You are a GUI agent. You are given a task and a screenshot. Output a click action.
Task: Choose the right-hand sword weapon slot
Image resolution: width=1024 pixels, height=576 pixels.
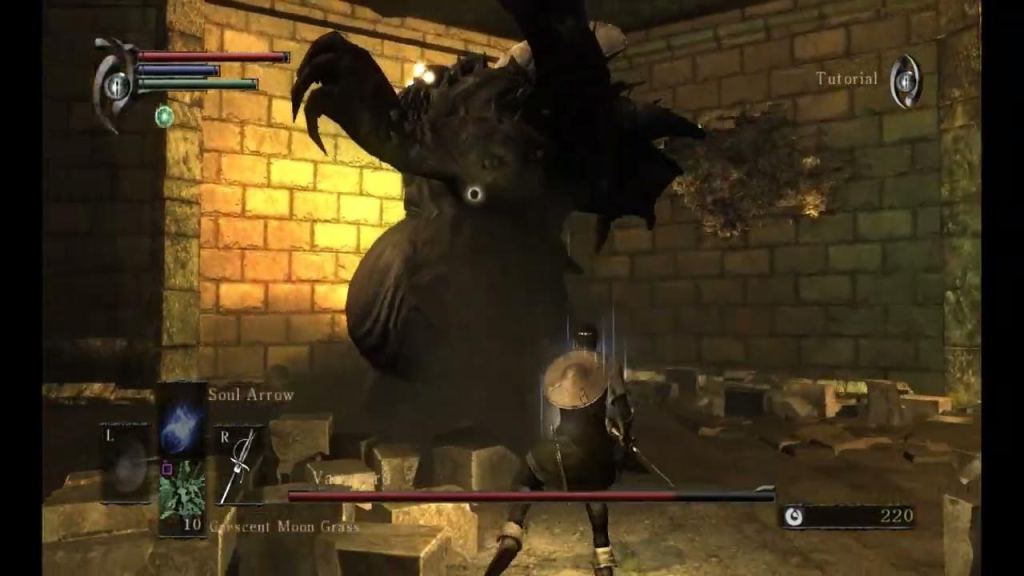click(x=238, y=465)
